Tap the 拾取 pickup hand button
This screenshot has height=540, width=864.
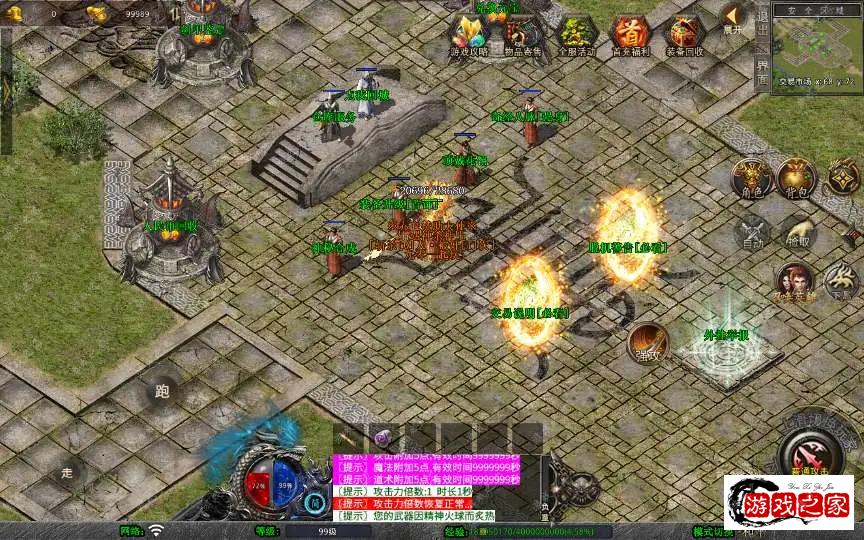tap(797, 234)
